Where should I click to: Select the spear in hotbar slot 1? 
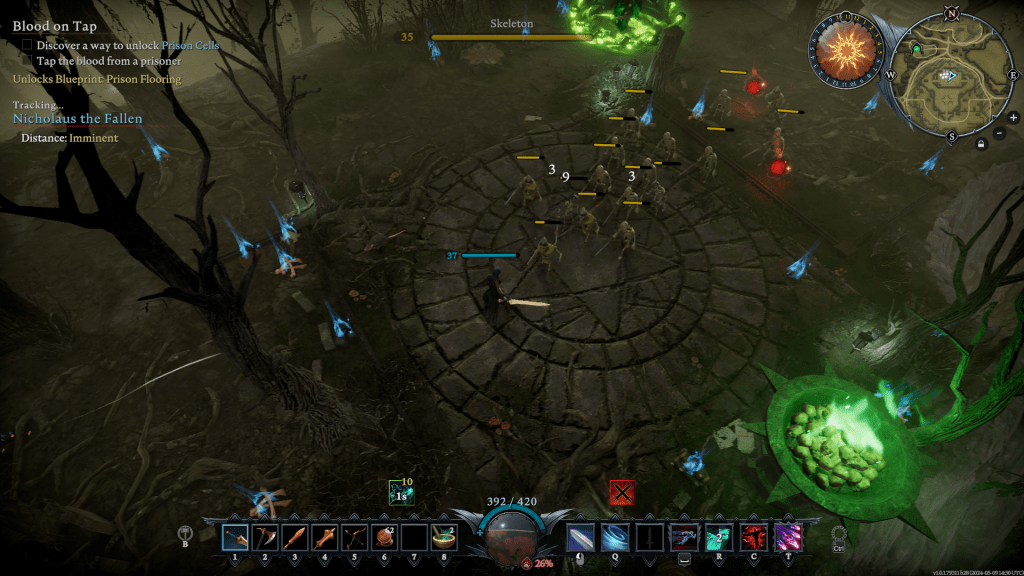pyautogui.click(x=235, y=538)
